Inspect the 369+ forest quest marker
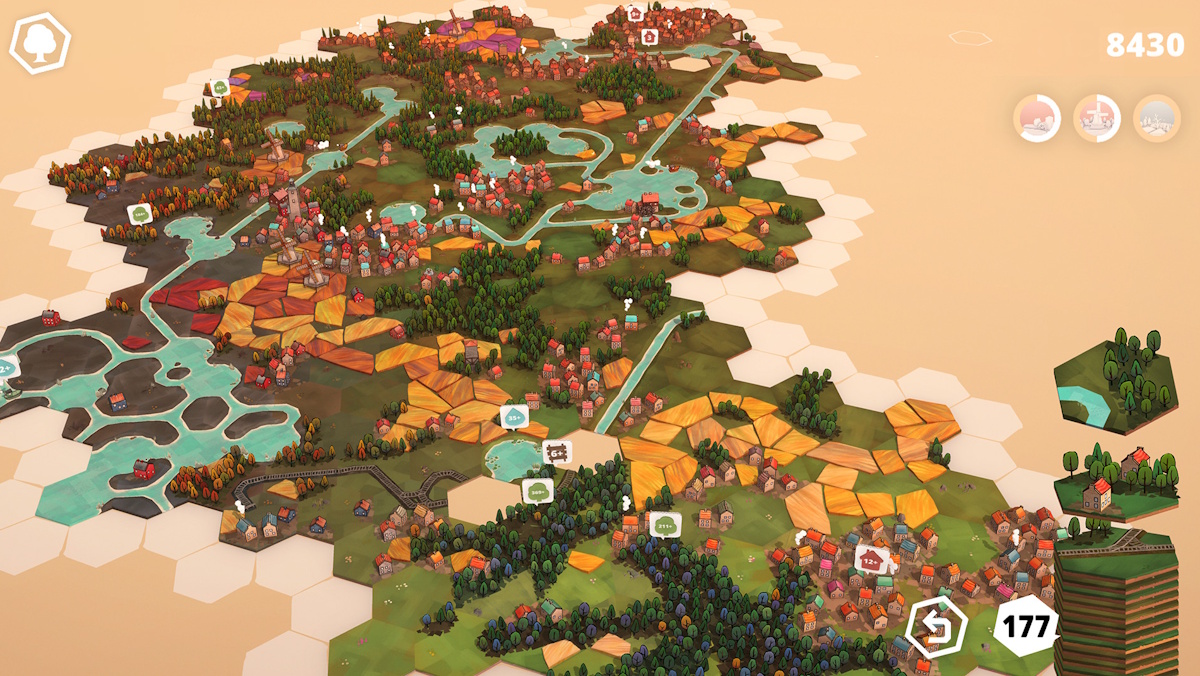1200x676 pixels. click(538, 490)
